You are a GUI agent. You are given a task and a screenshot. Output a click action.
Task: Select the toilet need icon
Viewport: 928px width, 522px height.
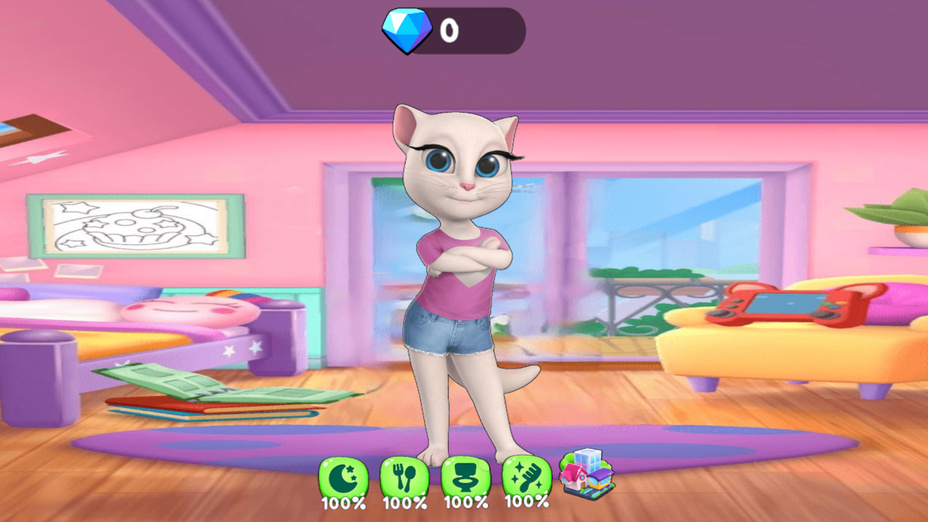(465, 478)
